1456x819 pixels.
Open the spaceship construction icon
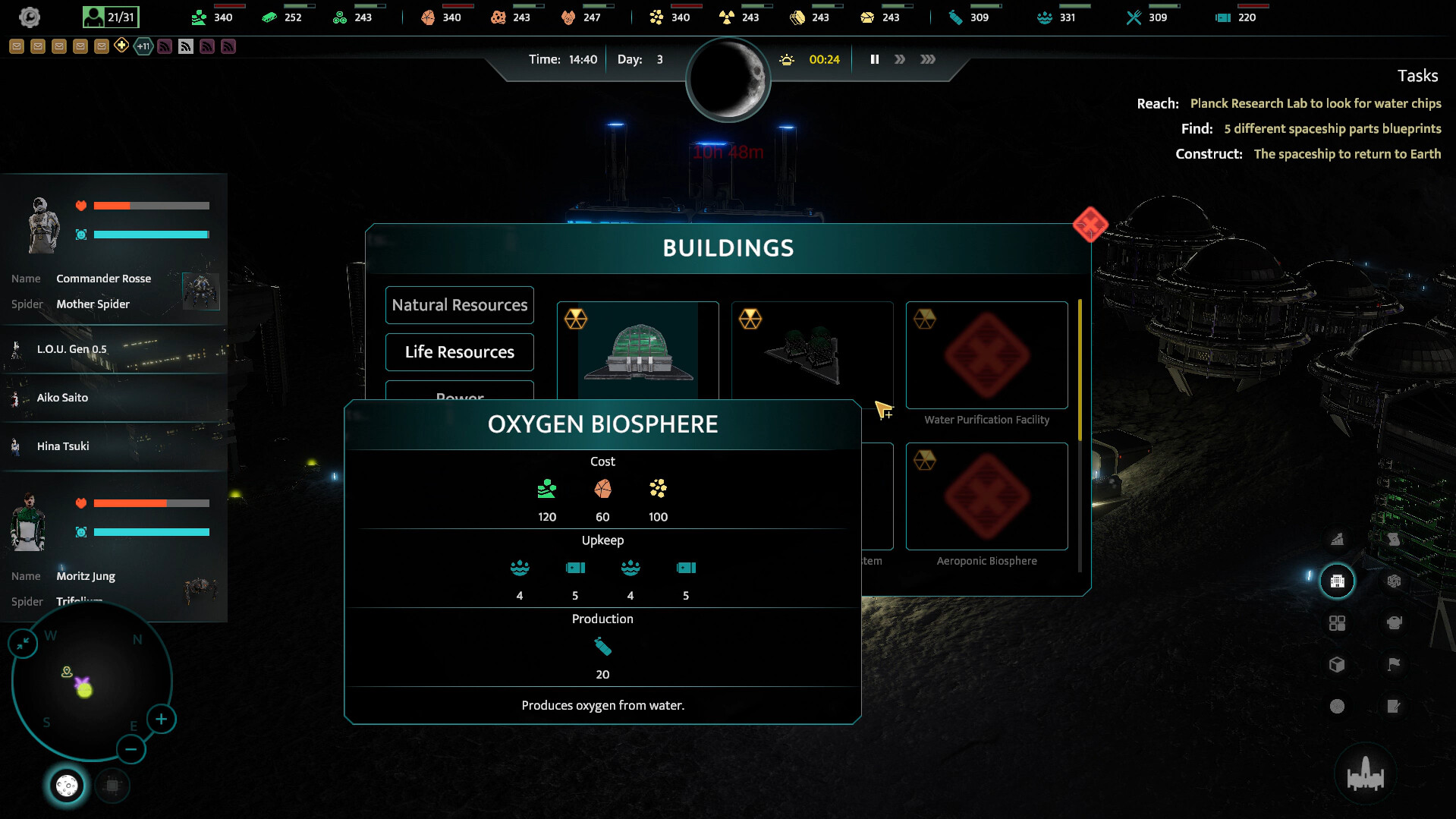point(1365,774)
